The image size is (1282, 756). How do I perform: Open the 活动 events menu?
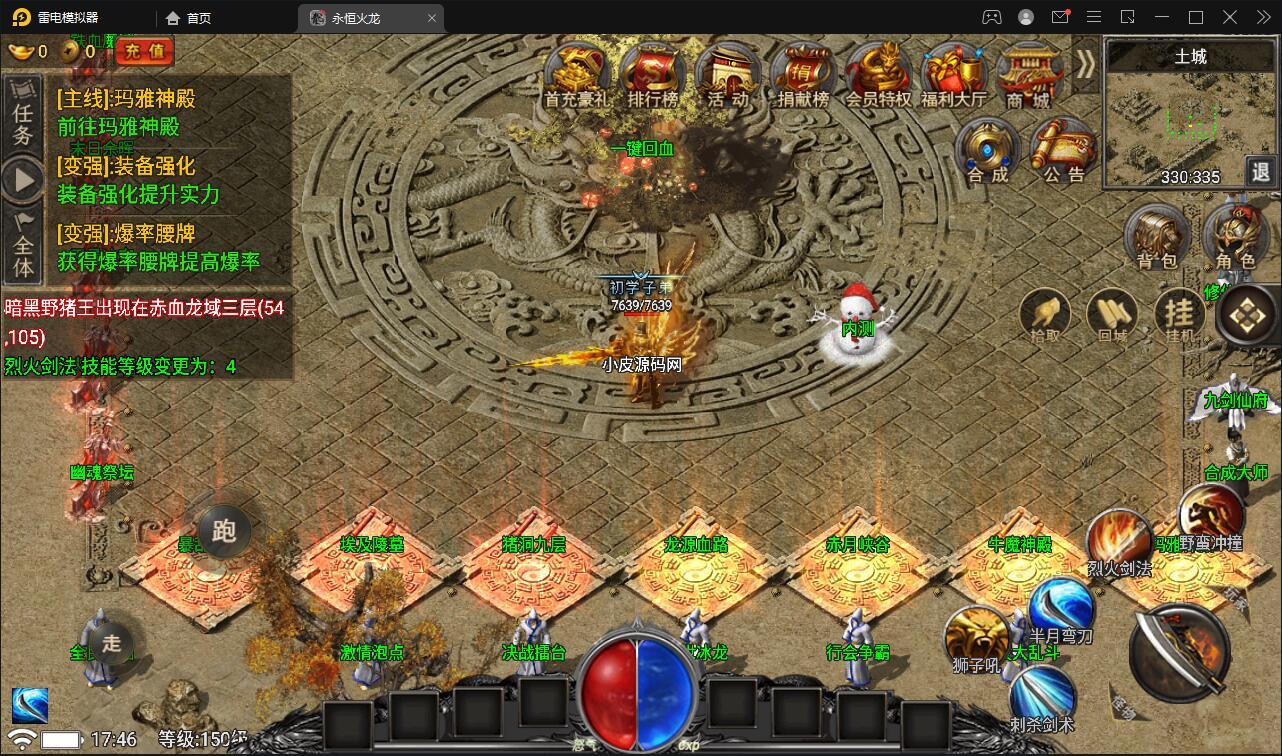point(727,73)
